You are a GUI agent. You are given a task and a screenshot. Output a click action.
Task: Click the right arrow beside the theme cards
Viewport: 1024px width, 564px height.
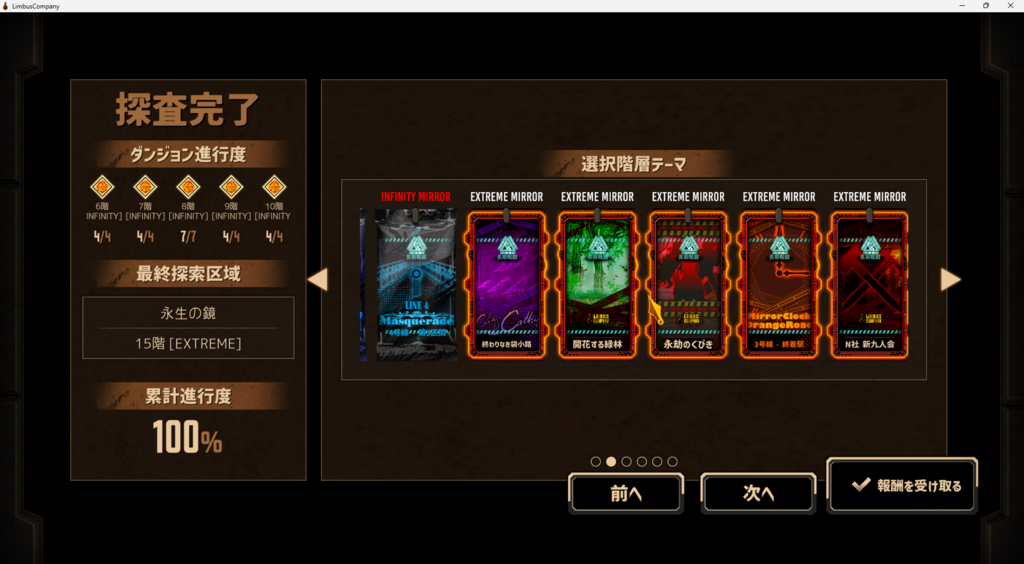[x=950, y=280]
